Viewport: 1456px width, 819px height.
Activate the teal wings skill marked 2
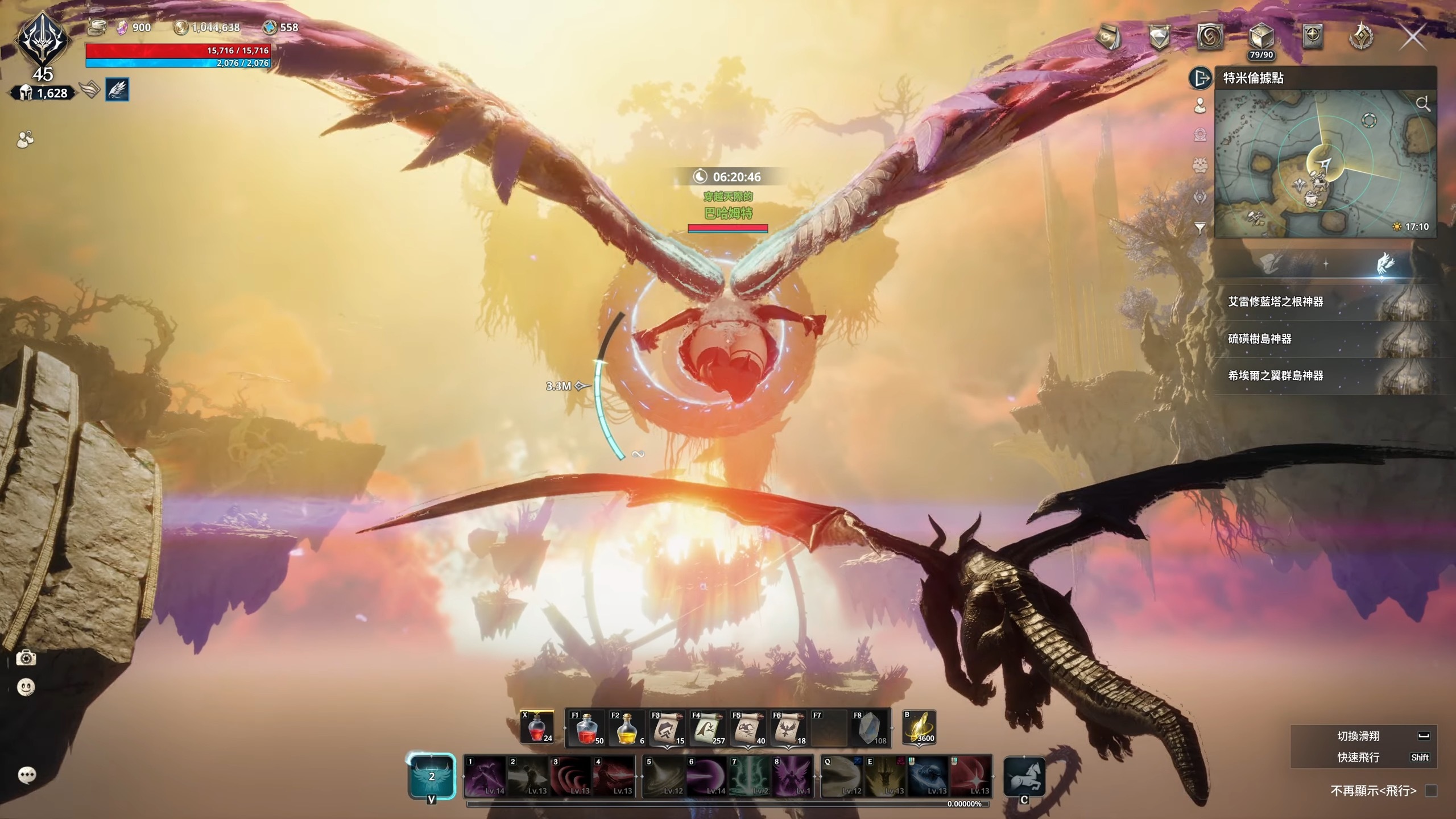(432, 776)
